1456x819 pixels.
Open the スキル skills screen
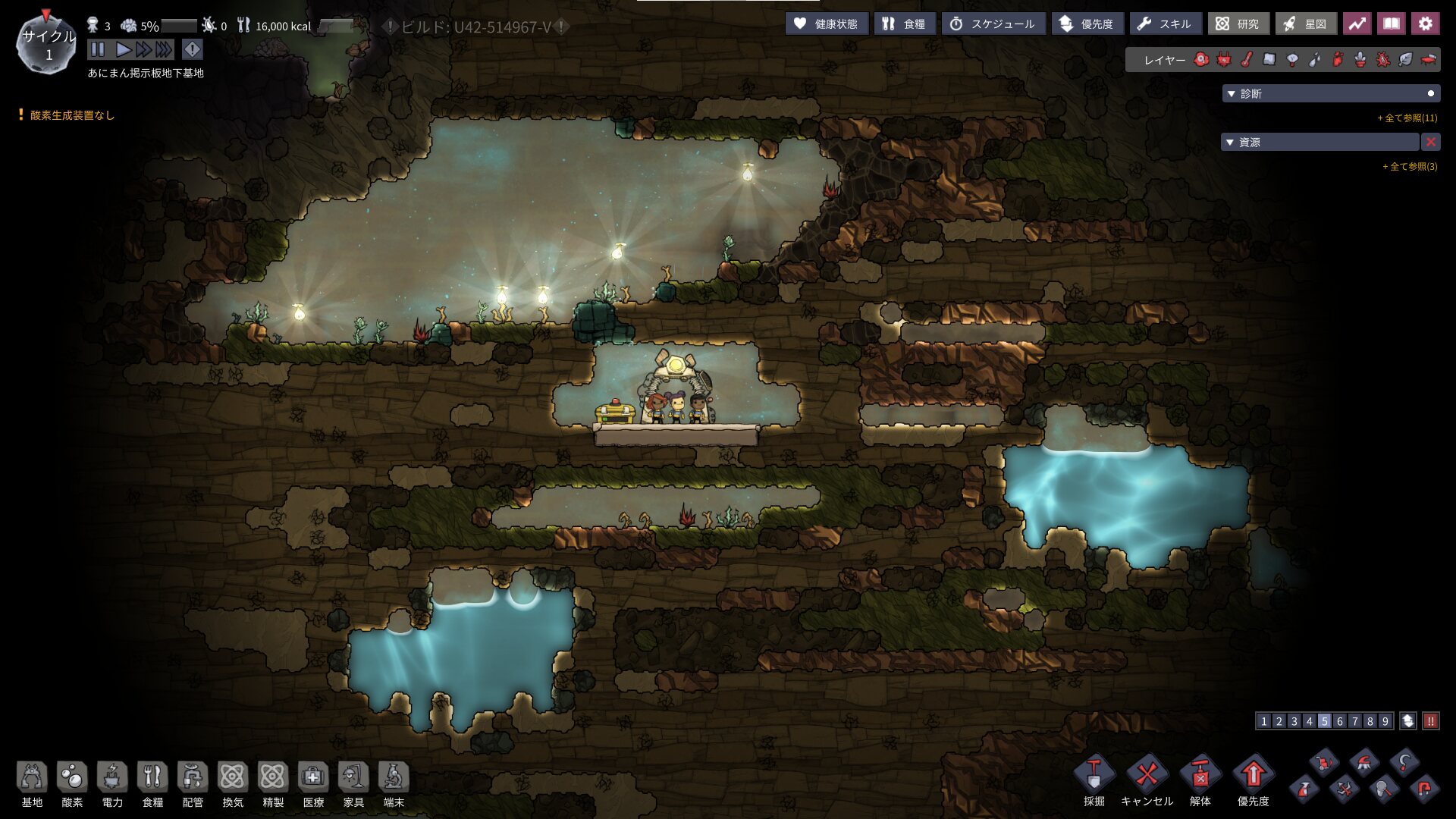click(x=1165, y=24)
